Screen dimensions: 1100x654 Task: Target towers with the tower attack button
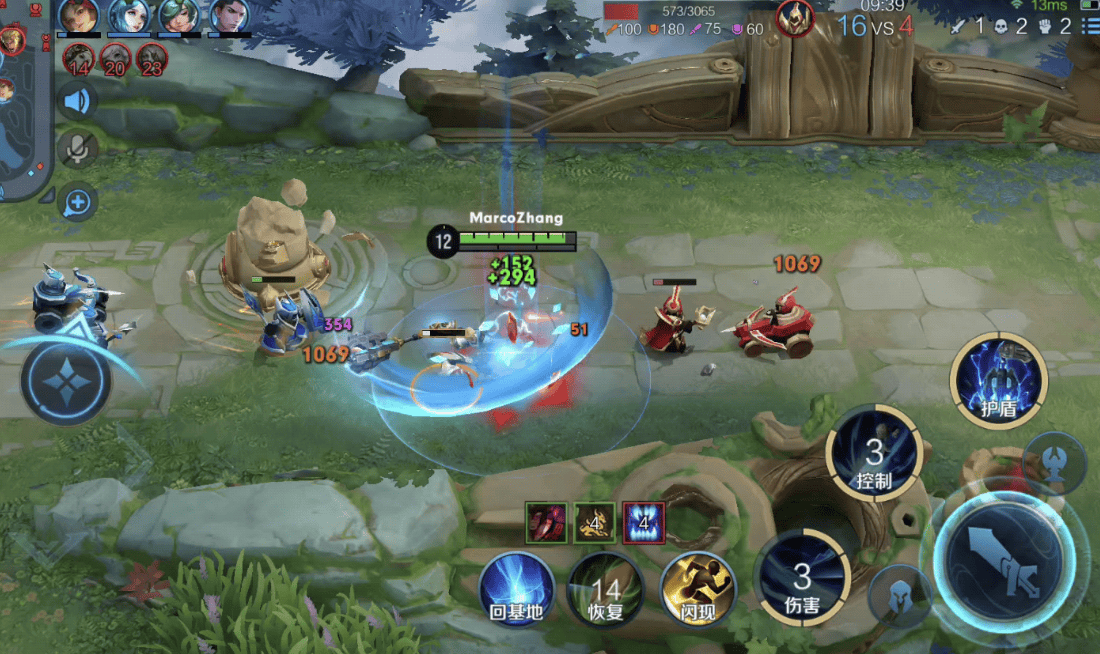click(x=1055, y=461)
